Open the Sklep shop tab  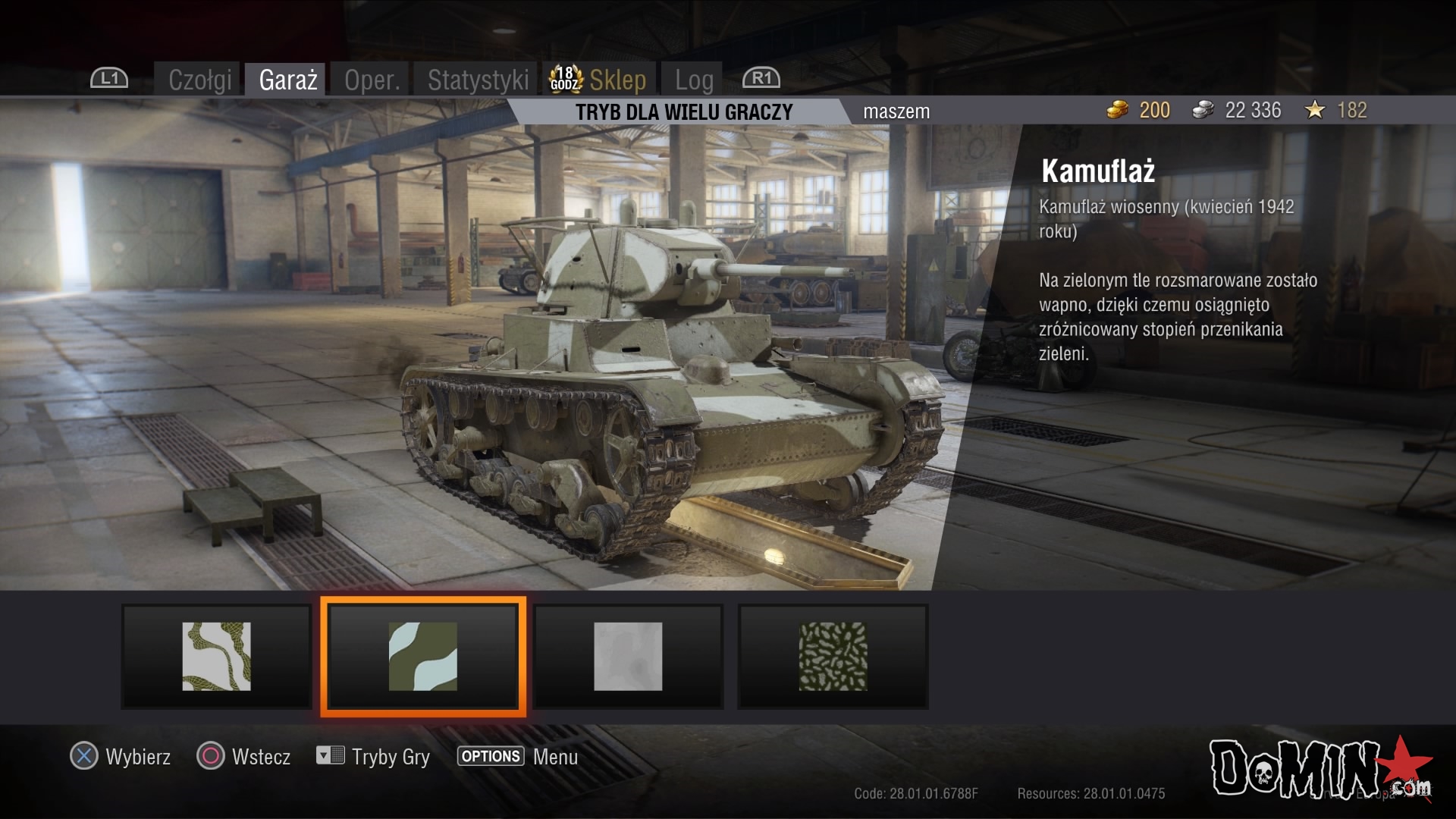pos(617,80)
